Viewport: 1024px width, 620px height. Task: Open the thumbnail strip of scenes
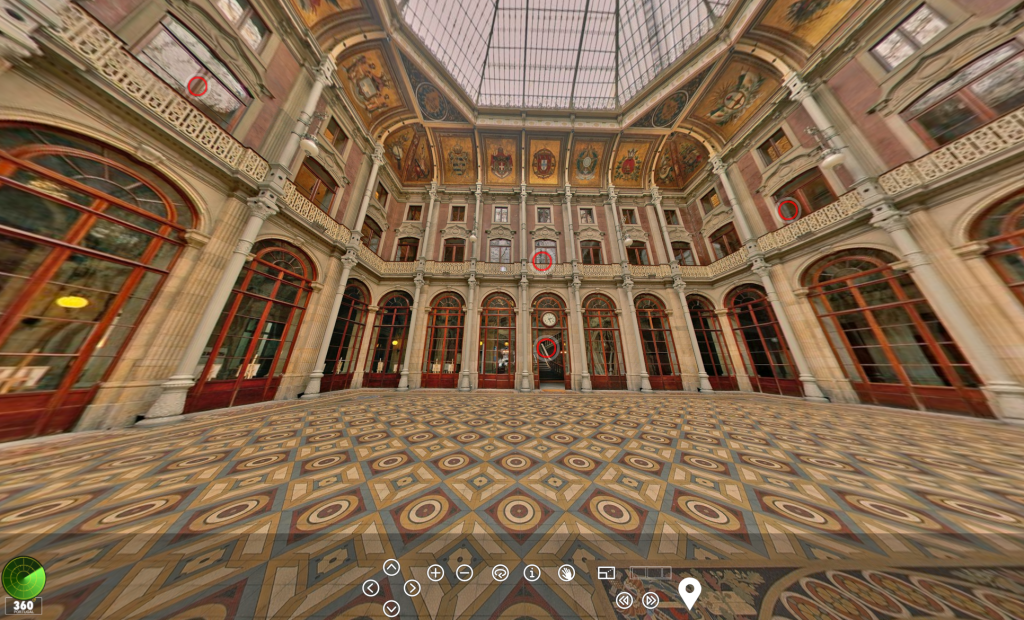(x=650, y=573)
